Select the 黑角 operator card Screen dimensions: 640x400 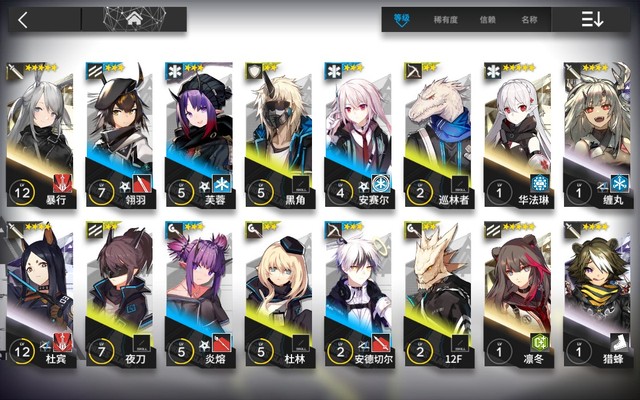click(x=279, y=130)
